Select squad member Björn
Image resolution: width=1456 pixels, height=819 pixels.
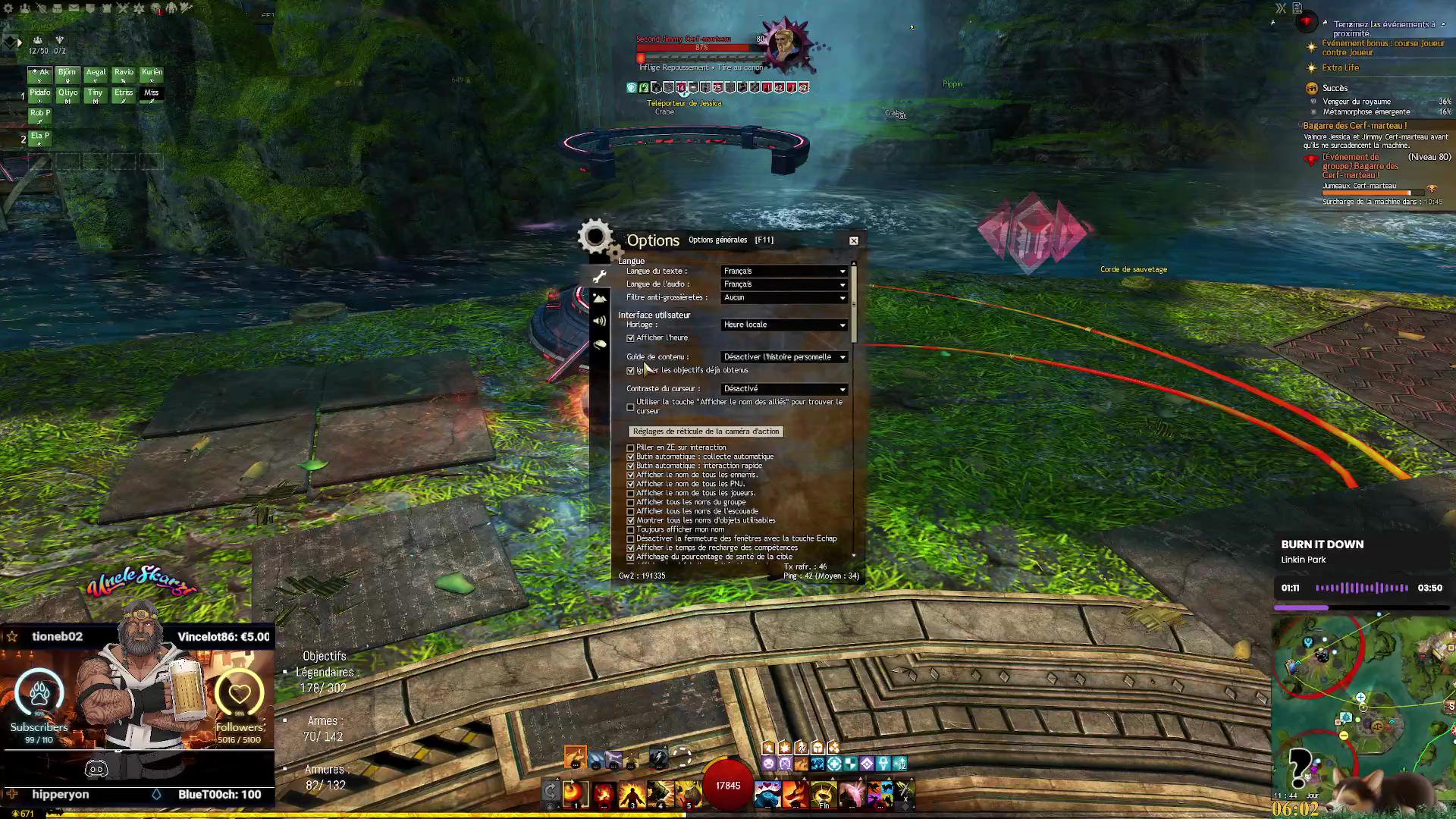67,74
